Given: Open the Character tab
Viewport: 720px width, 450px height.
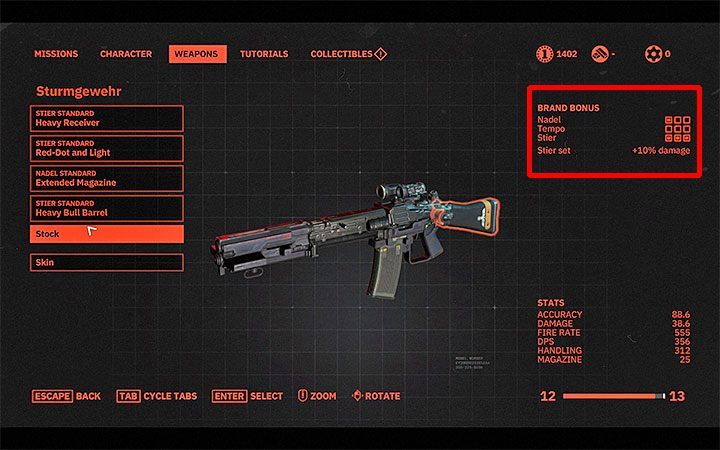Looking at the screenshot, I should (x=126, y=54).
